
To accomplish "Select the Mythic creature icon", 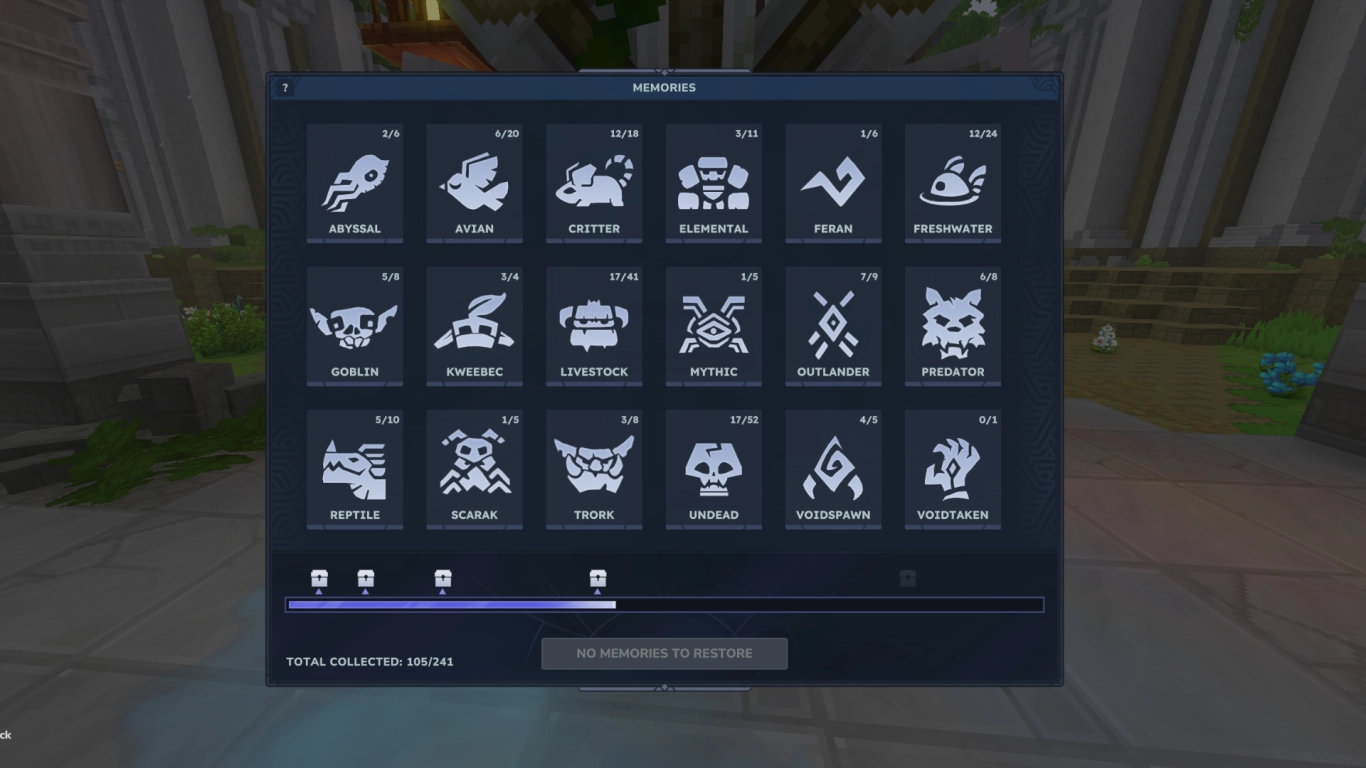I will coord(713,326).
